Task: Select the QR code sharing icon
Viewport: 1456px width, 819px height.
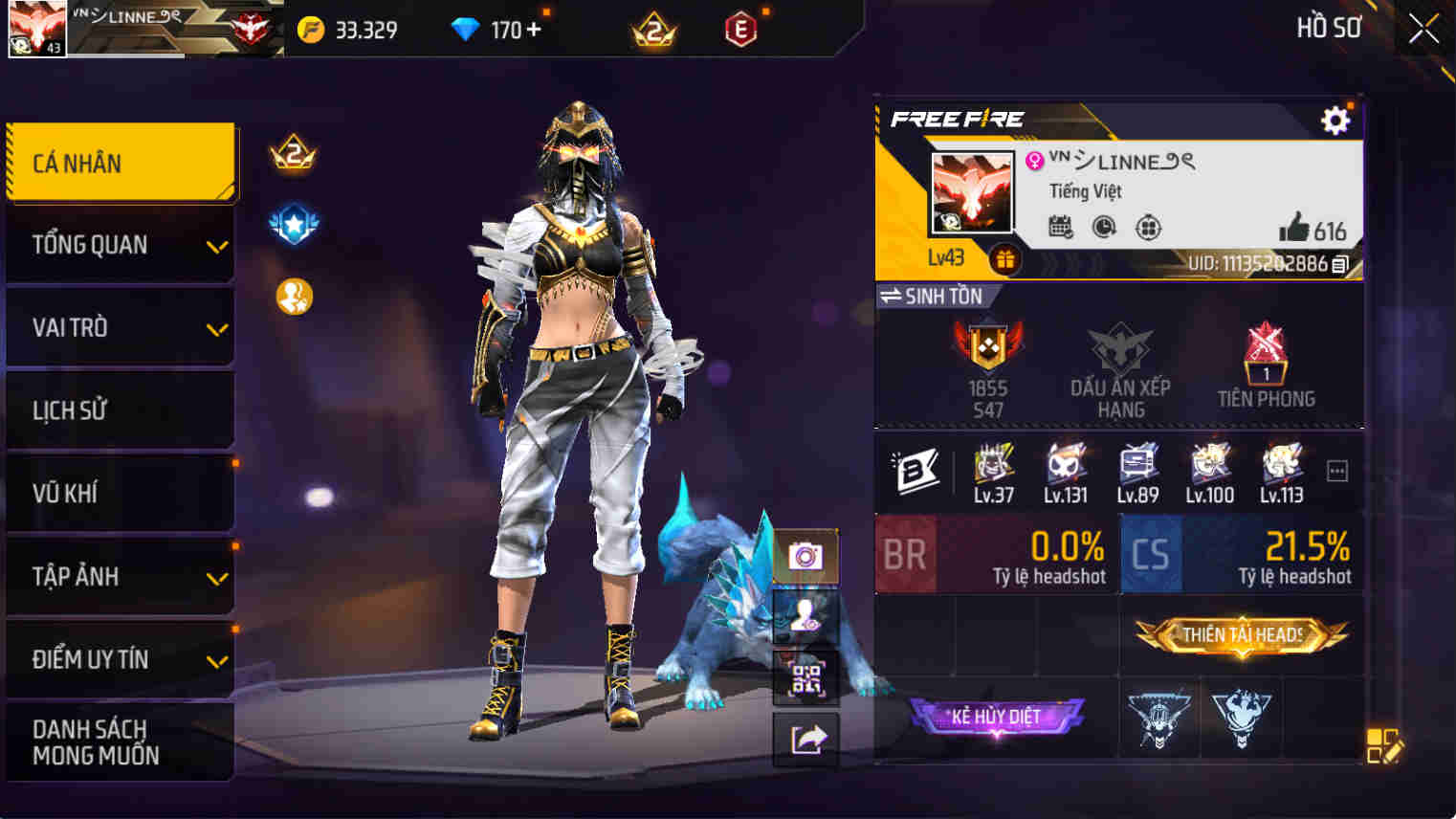Action: tap(806, 679)
